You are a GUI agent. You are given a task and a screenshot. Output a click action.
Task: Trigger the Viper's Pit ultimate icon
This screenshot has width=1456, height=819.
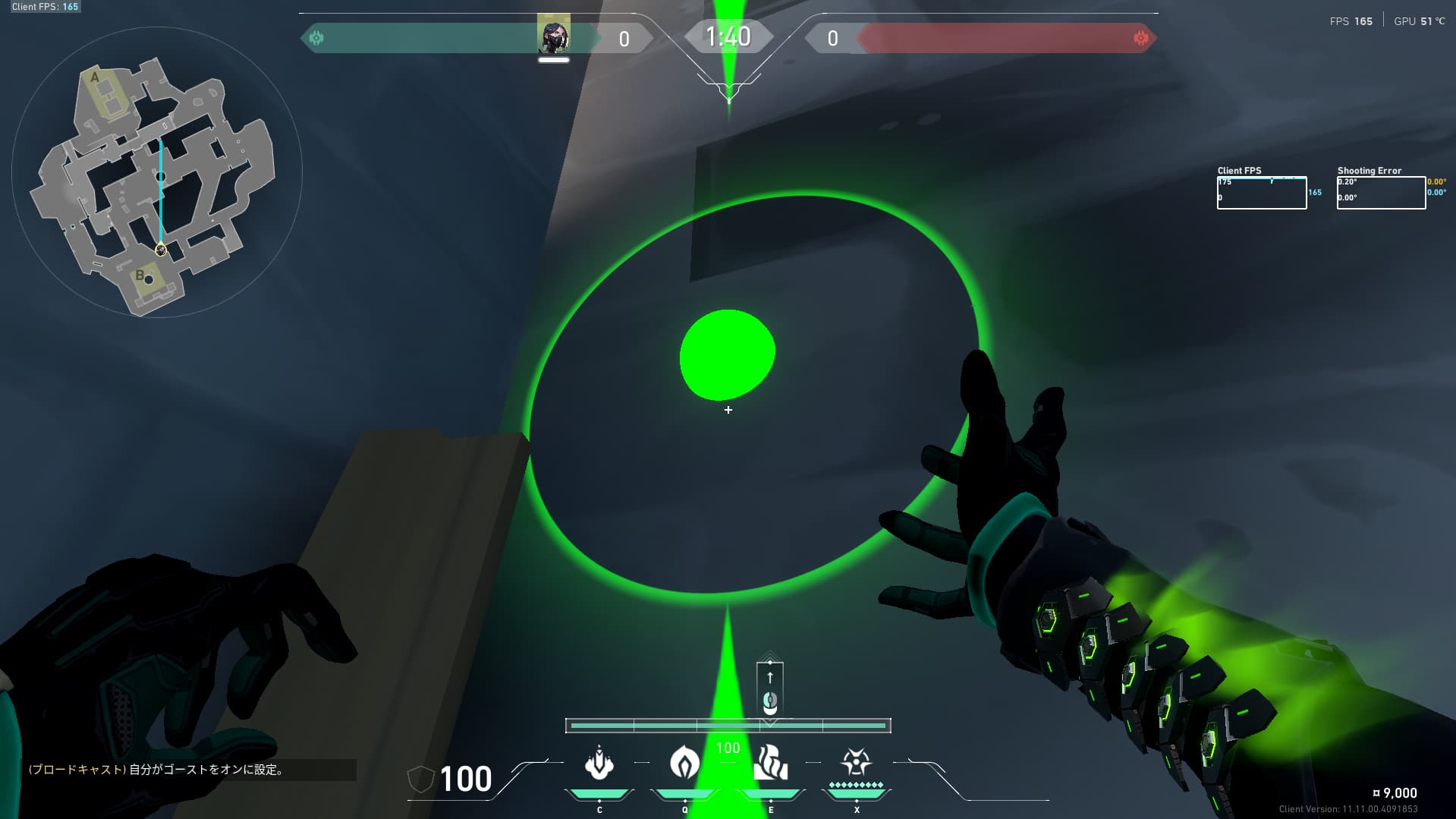tap(856, 762)
